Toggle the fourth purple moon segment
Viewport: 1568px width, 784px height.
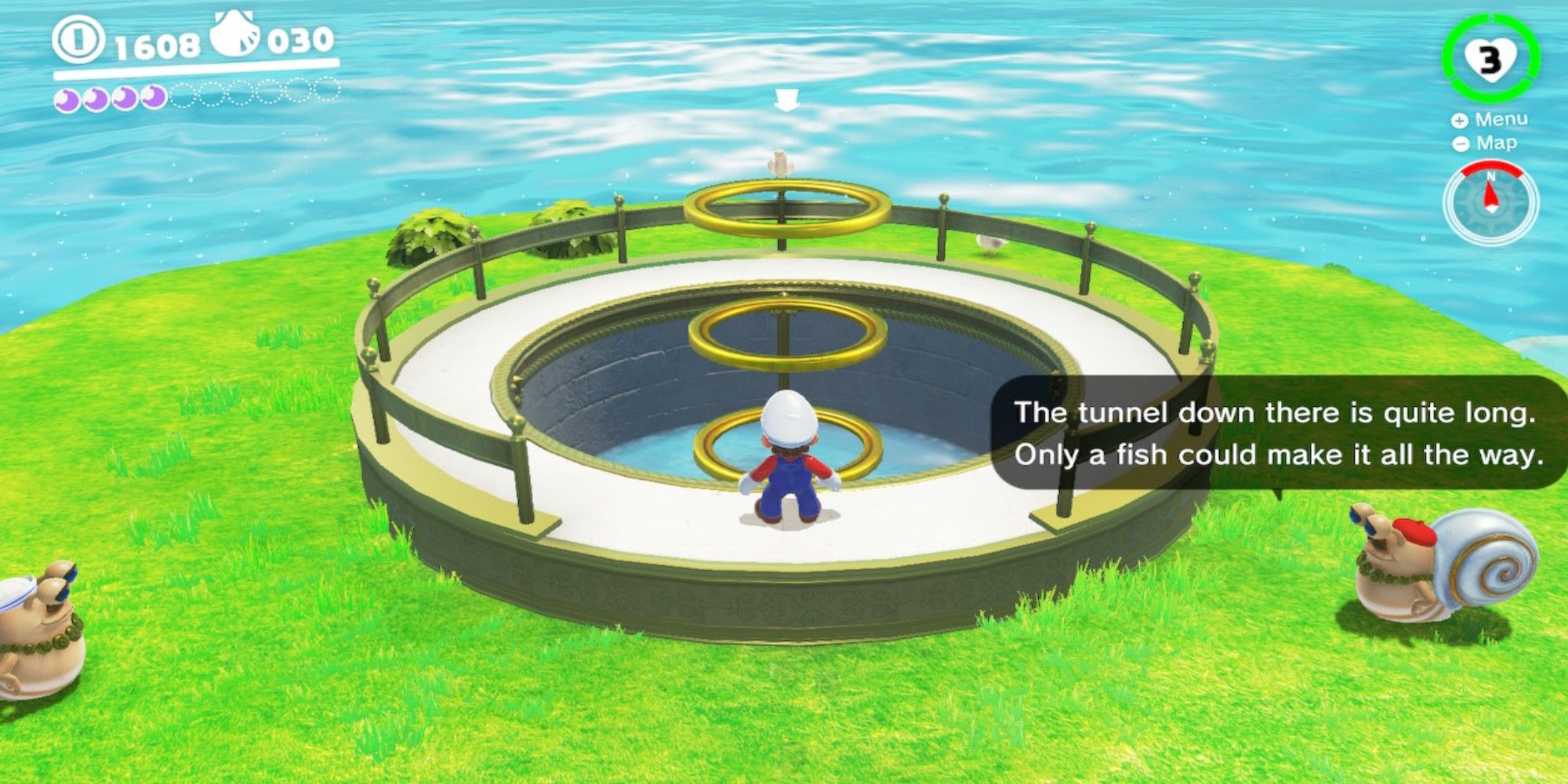[151, 97]
